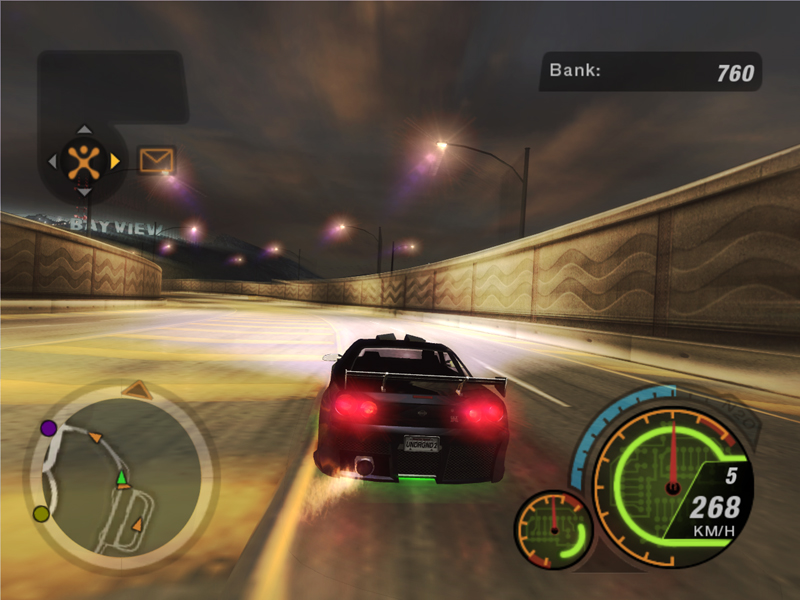This screenshot has height=600, width=800.
Task: Click the orange figure icon in the d-pad
Action: [84, 160]
